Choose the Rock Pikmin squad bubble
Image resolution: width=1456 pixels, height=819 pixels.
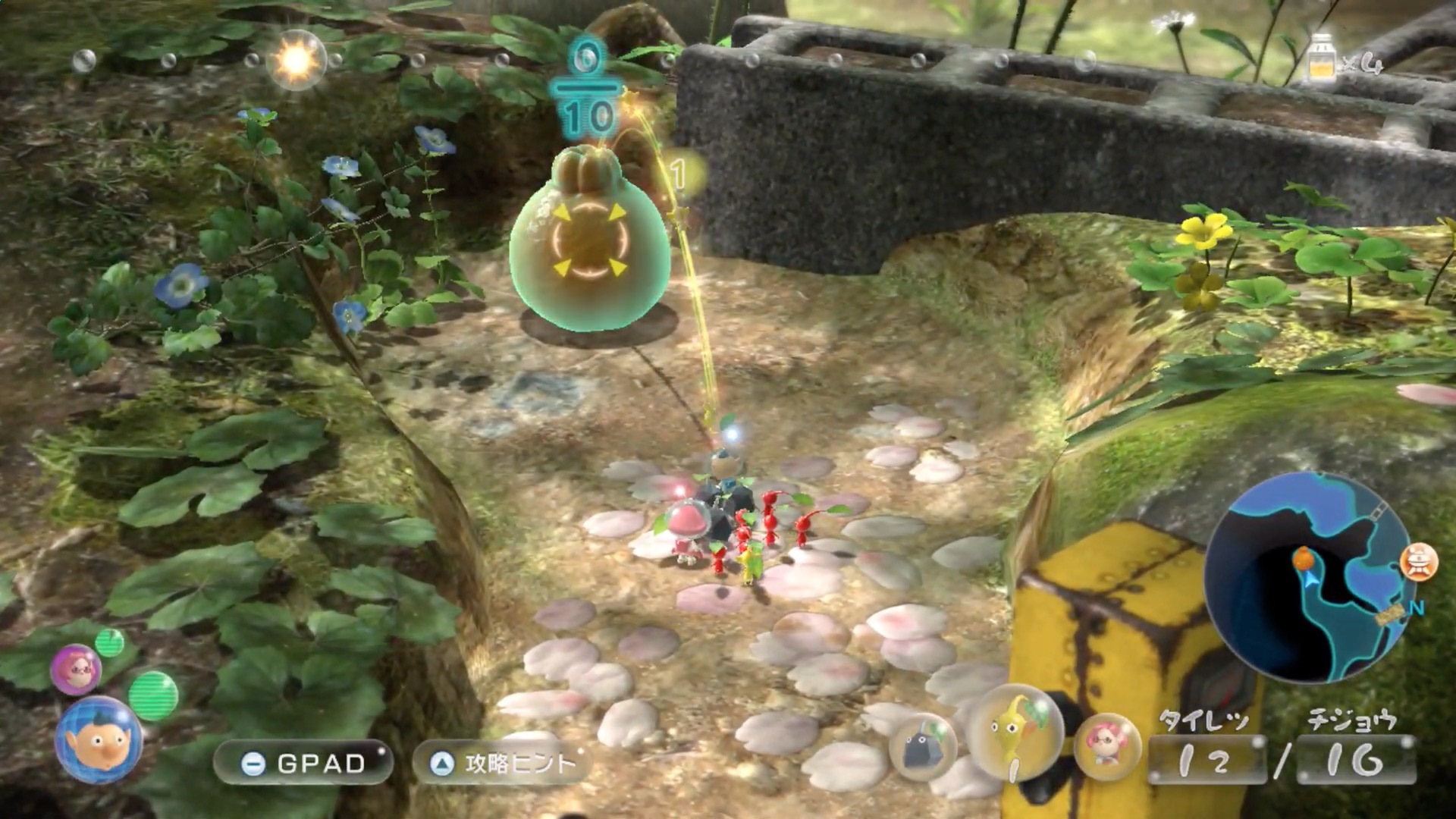[921, 746]
